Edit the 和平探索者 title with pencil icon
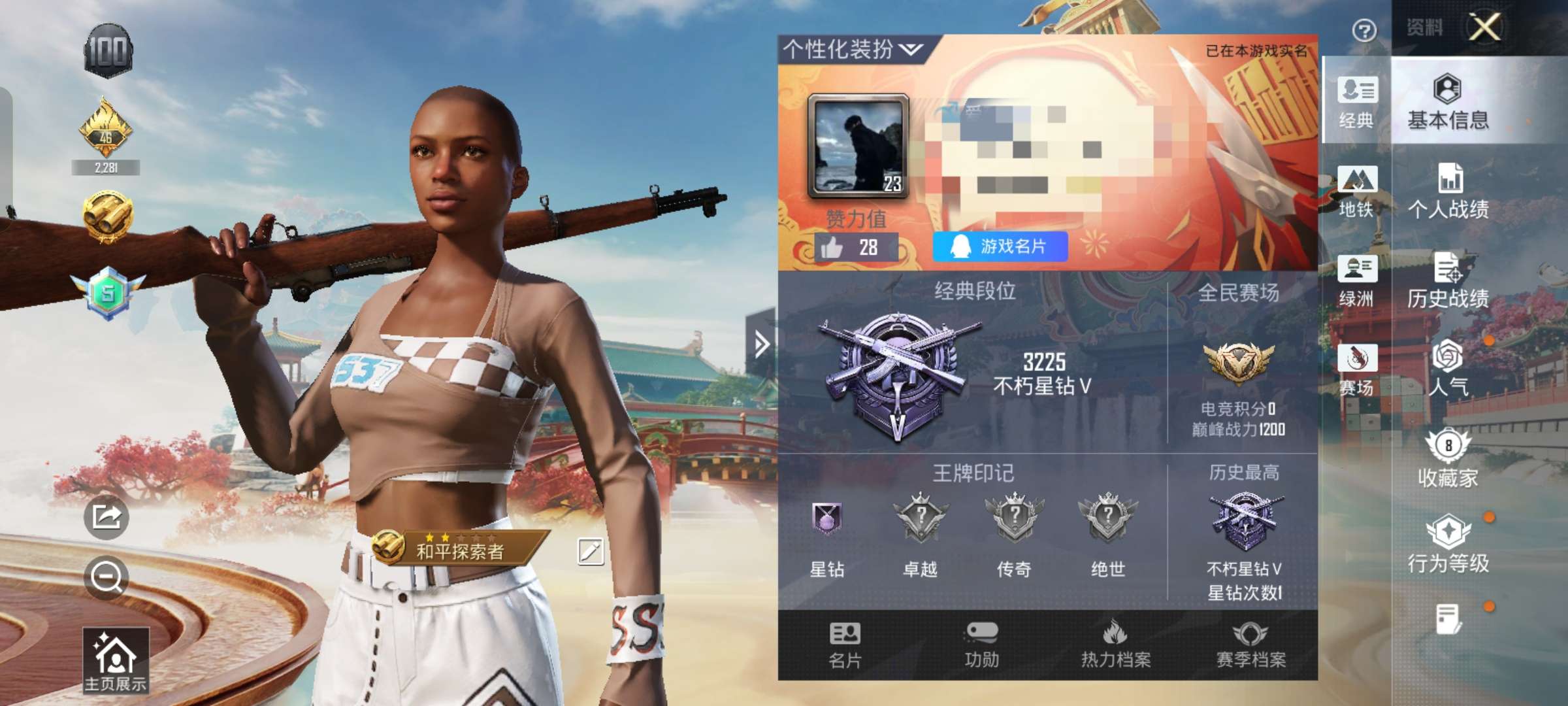This screenshot has width=1568, height=706. [590, 550]
